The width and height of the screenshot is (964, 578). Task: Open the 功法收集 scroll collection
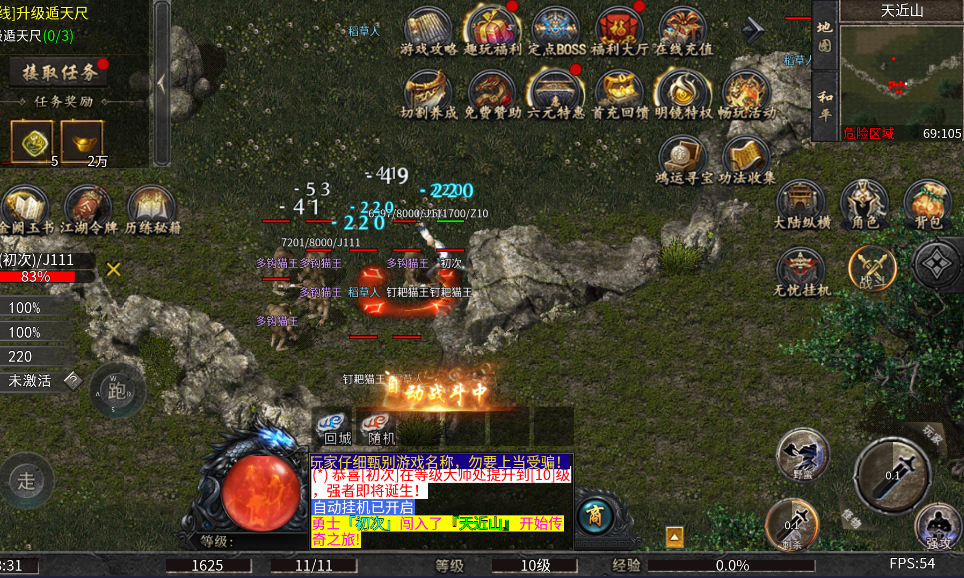click(746, 160)
